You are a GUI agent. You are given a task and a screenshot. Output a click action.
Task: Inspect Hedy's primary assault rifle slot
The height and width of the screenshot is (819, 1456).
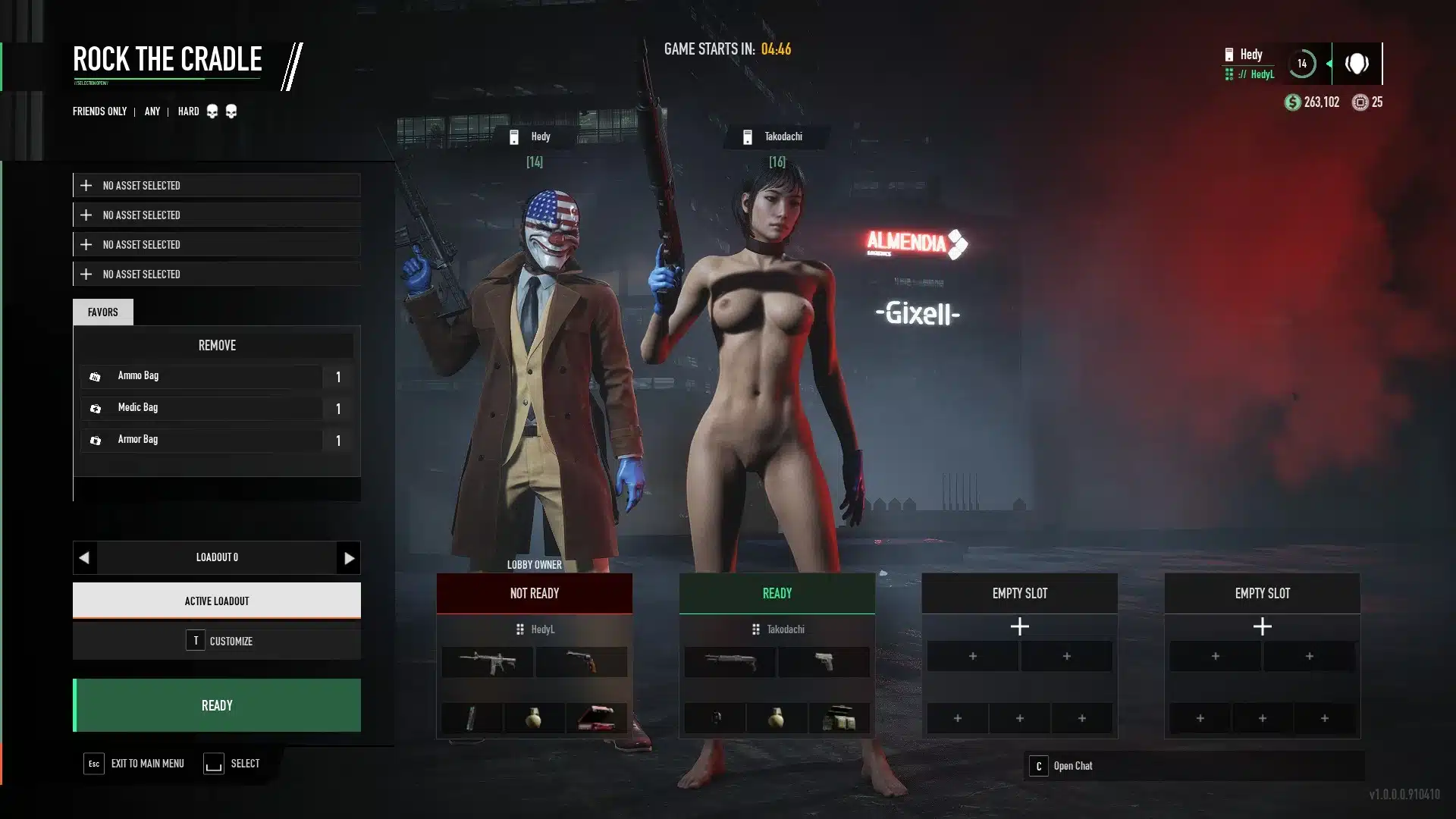[x=488, y=662]
